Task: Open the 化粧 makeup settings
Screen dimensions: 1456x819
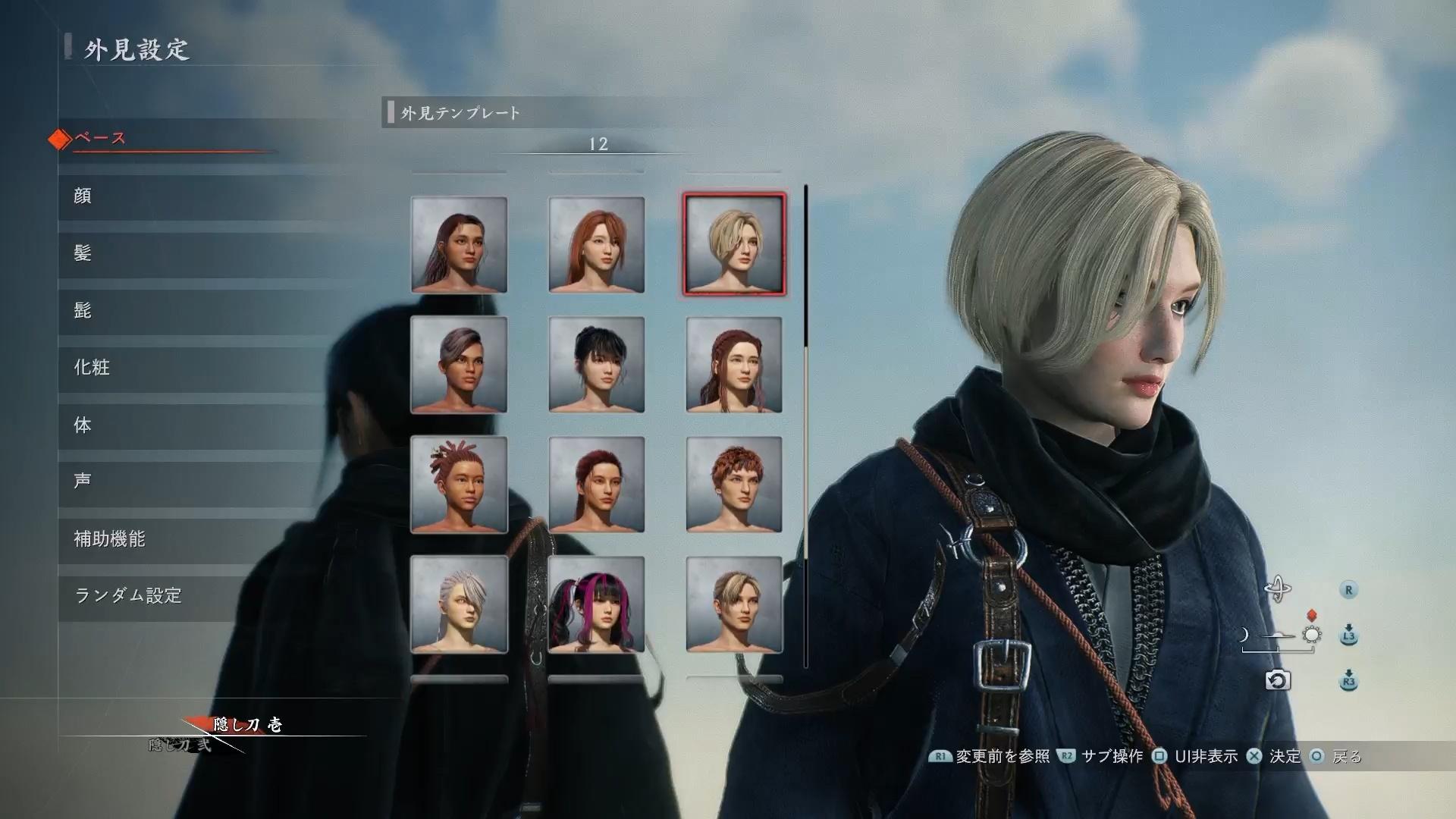Action: (x=92, y=368)
